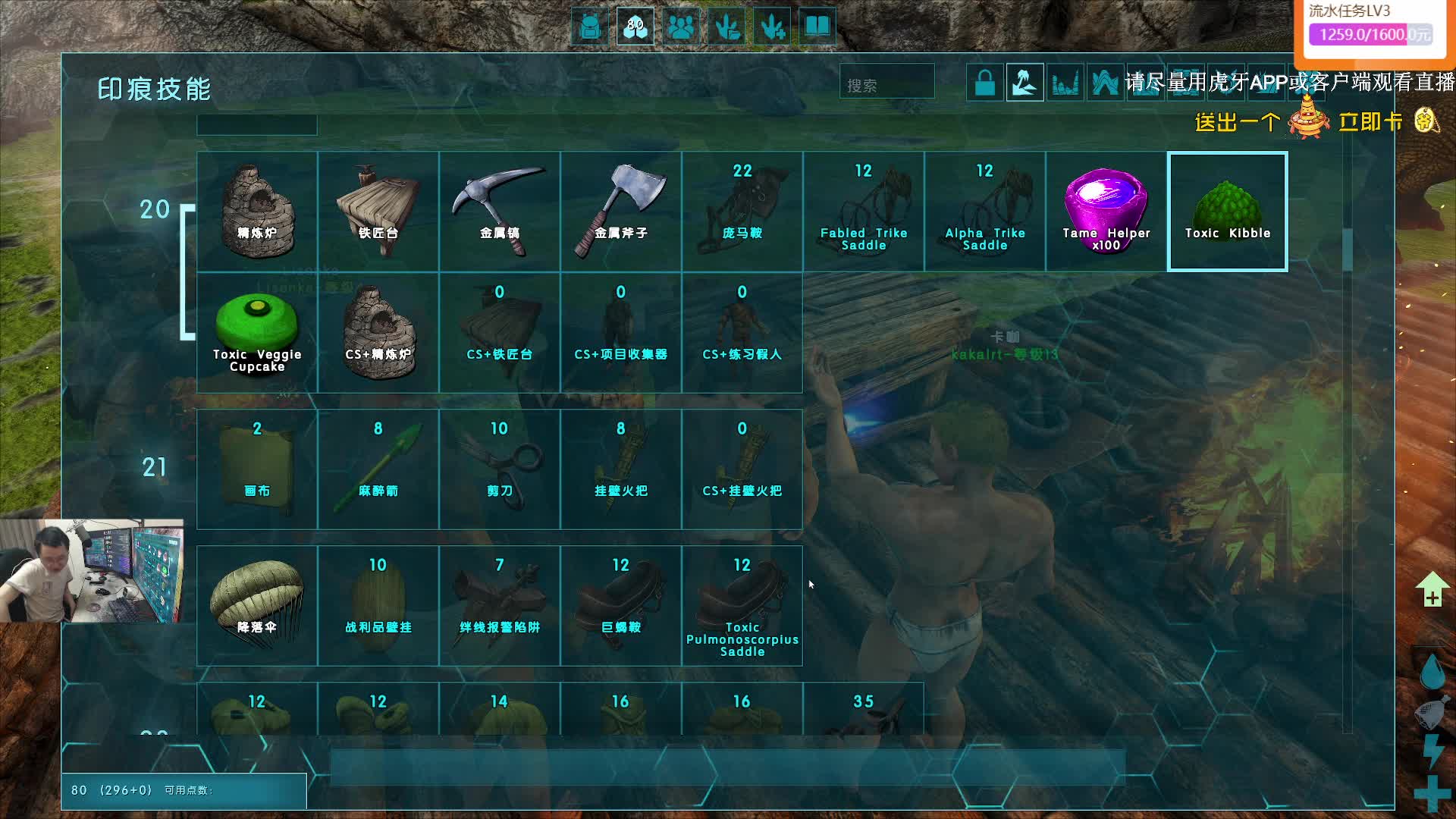
Task: Open the book journal tab
Action: 817,27
